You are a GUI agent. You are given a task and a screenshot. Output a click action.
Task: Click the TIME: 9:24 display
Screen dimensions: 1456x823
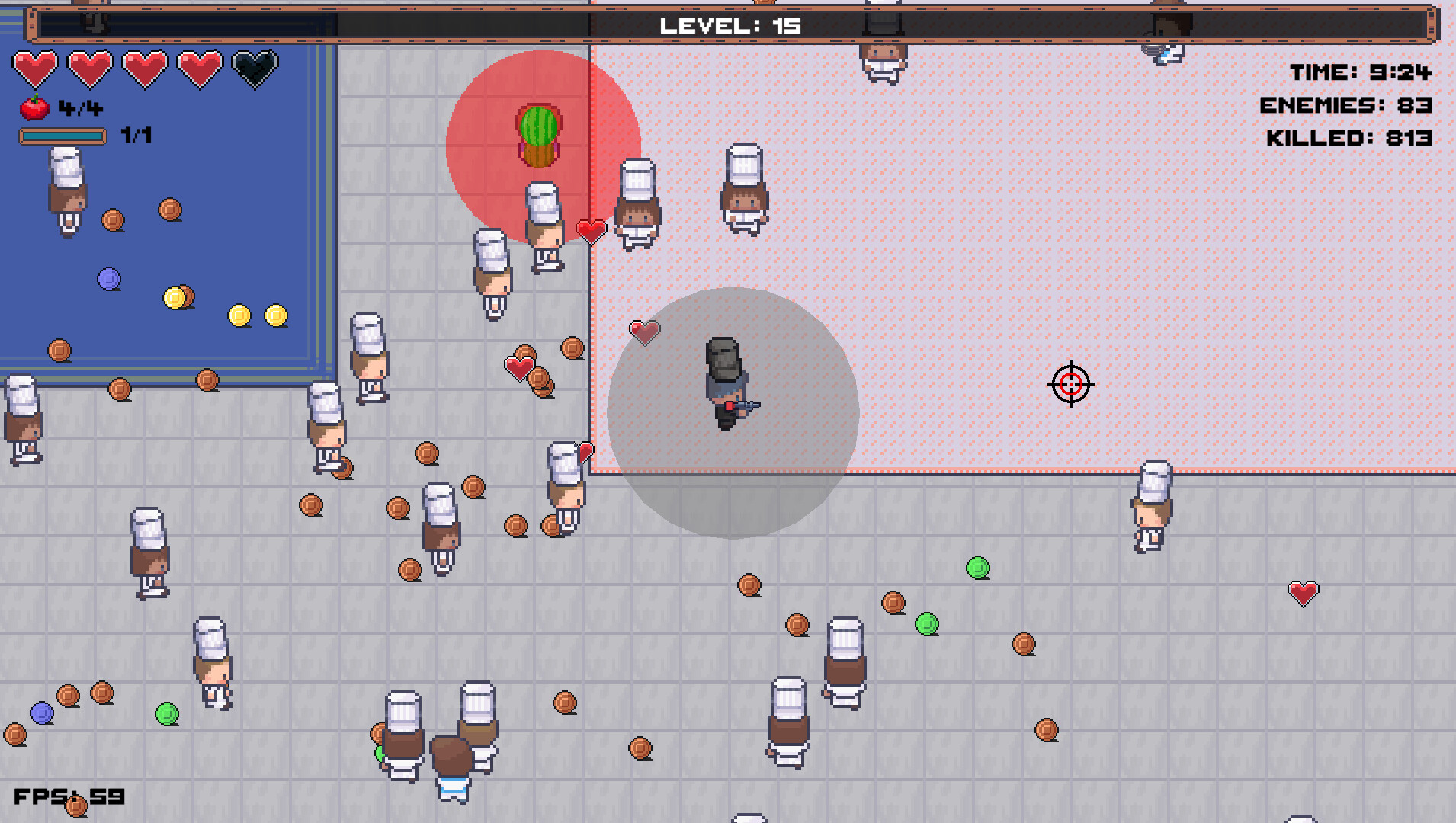(x=1364, y=72)
